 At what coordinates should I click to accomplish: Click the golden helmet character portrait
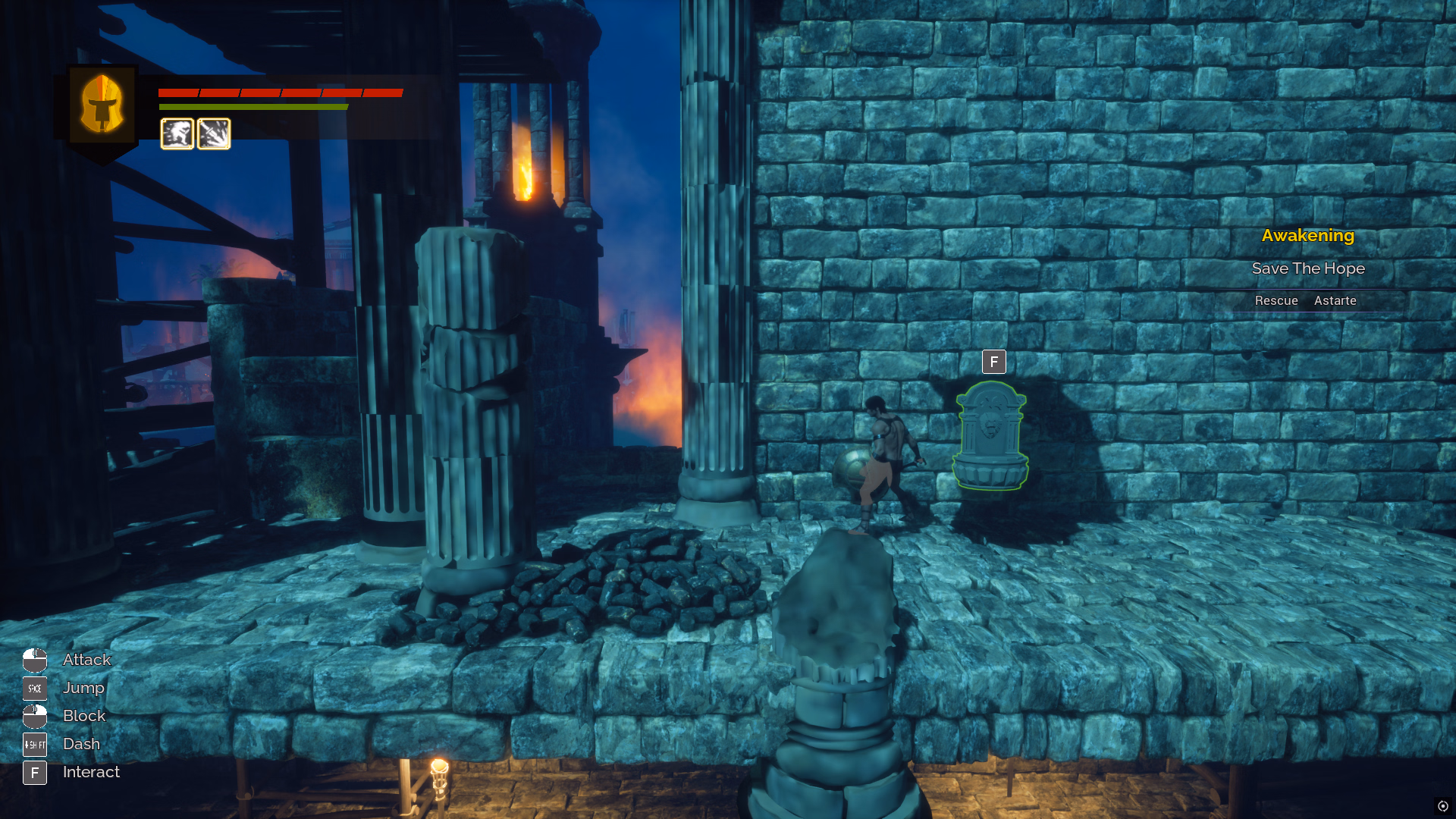pos(102,105)
